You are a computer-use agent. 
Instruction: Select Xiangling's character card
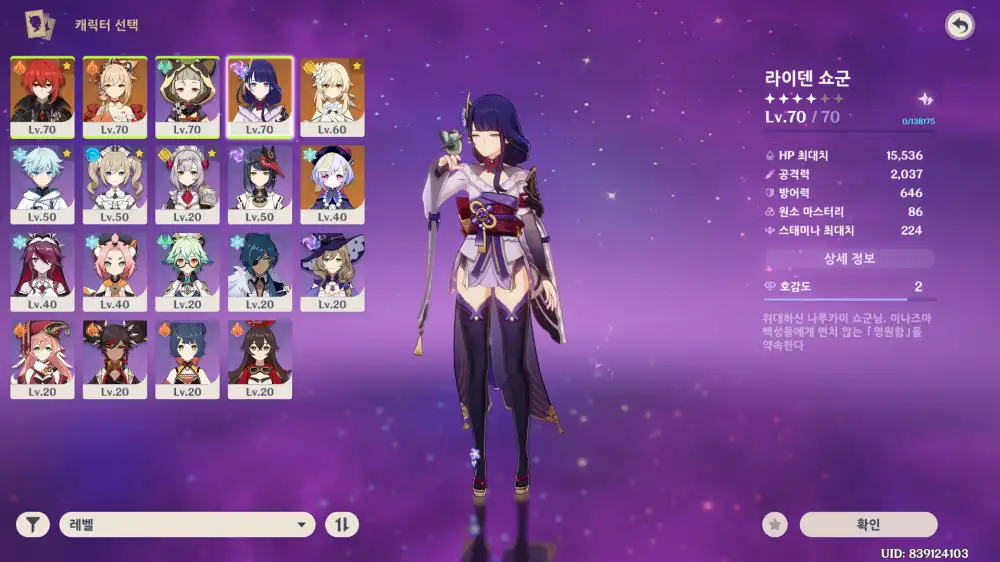coord(187,359)
